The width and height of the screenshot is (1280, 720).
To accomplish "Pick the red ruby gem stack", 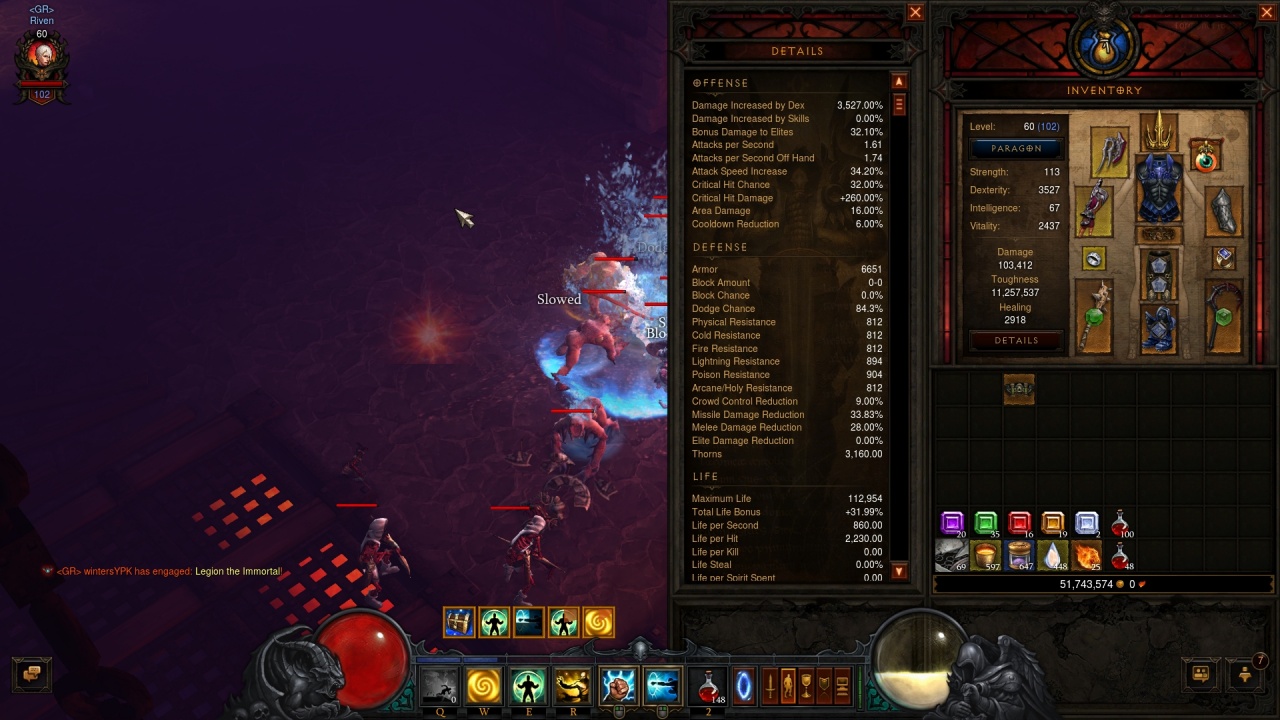I will click(x=1019, y=523).
